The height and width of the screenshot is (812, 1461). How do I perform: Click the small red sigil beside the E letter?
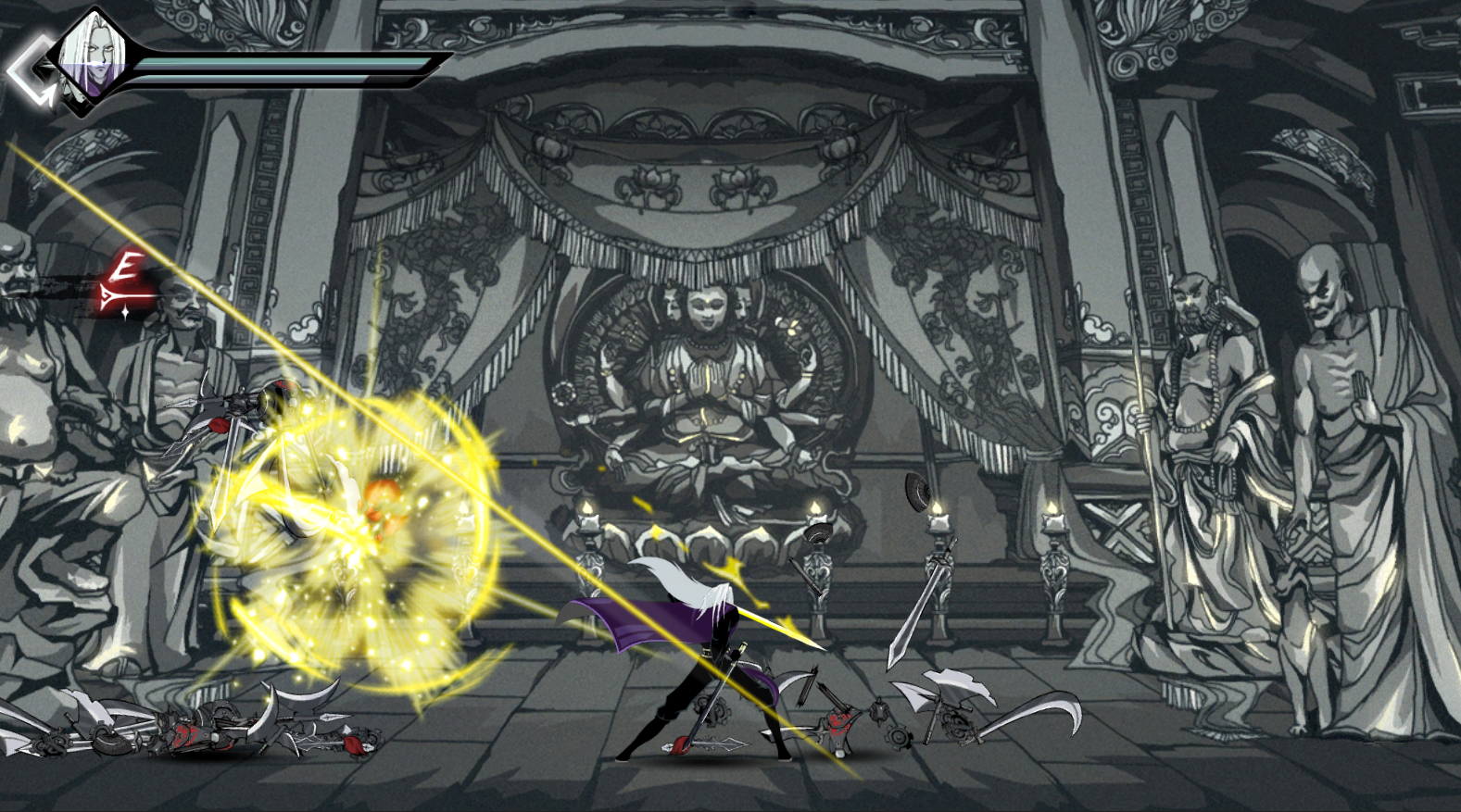[136, 281]
